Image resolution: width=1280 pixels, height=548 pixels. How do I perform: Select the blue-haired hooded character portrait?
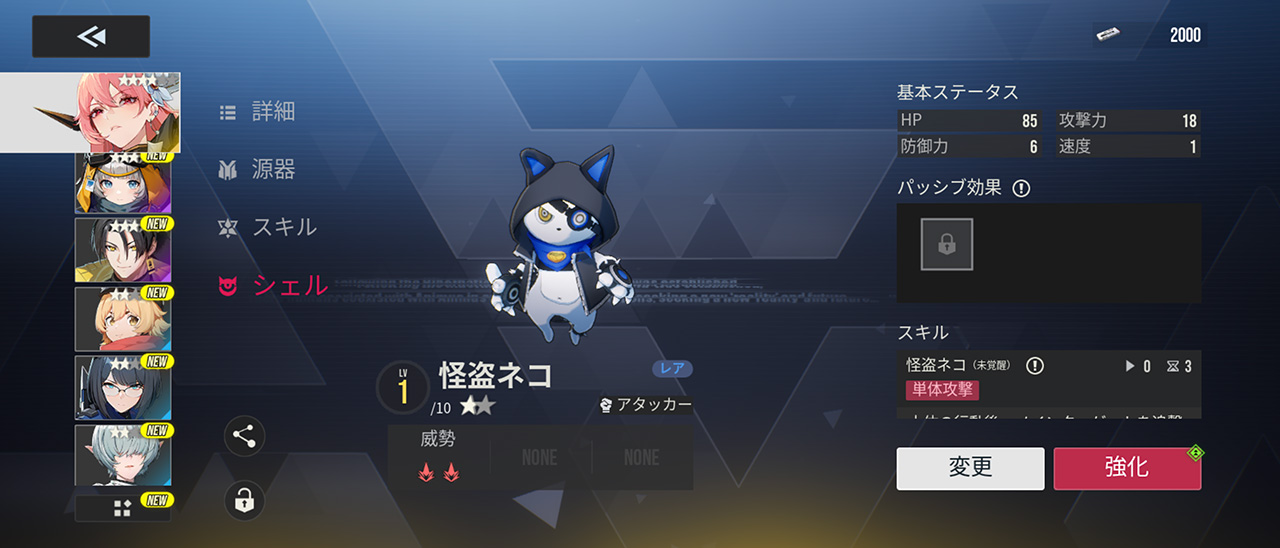tap(123, 184)
